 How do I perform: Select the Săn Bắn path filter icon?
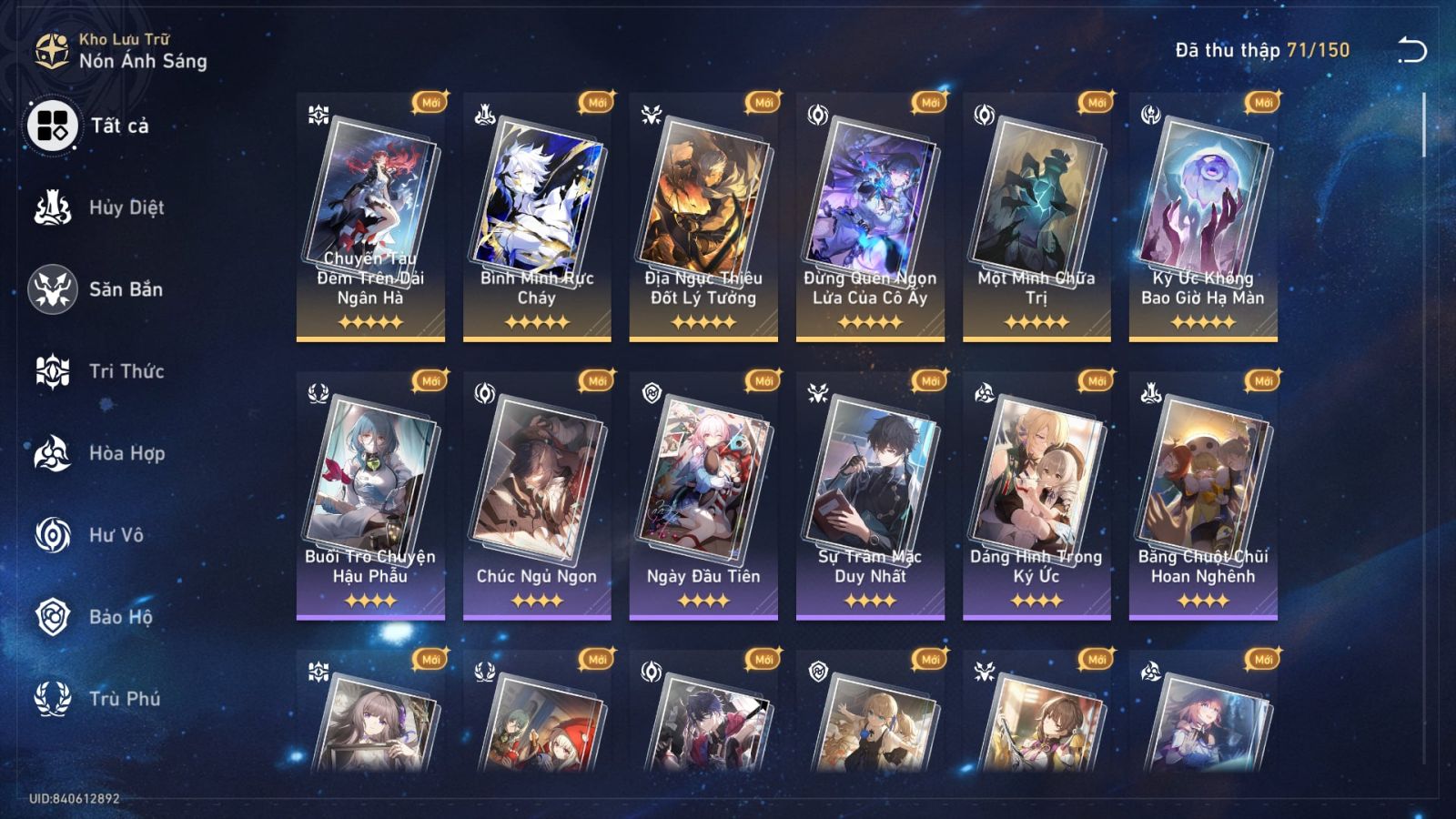[55, 289]
